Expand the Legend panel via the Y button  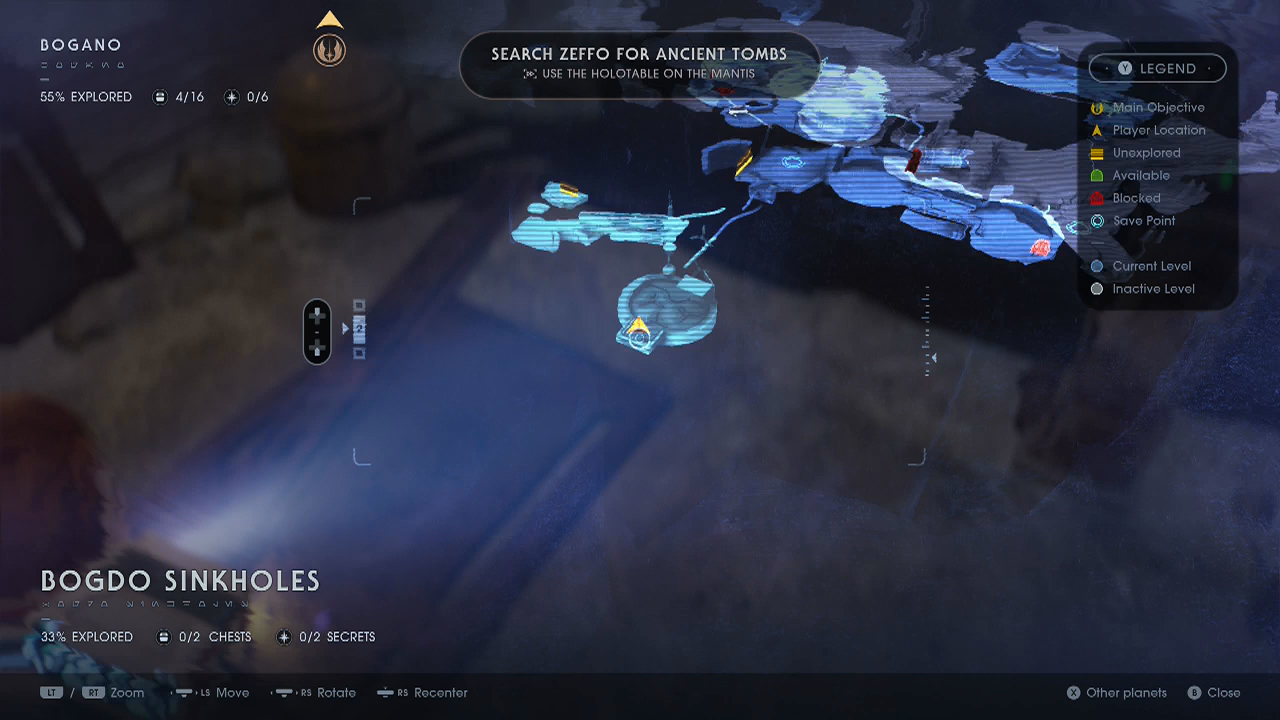1125,68
